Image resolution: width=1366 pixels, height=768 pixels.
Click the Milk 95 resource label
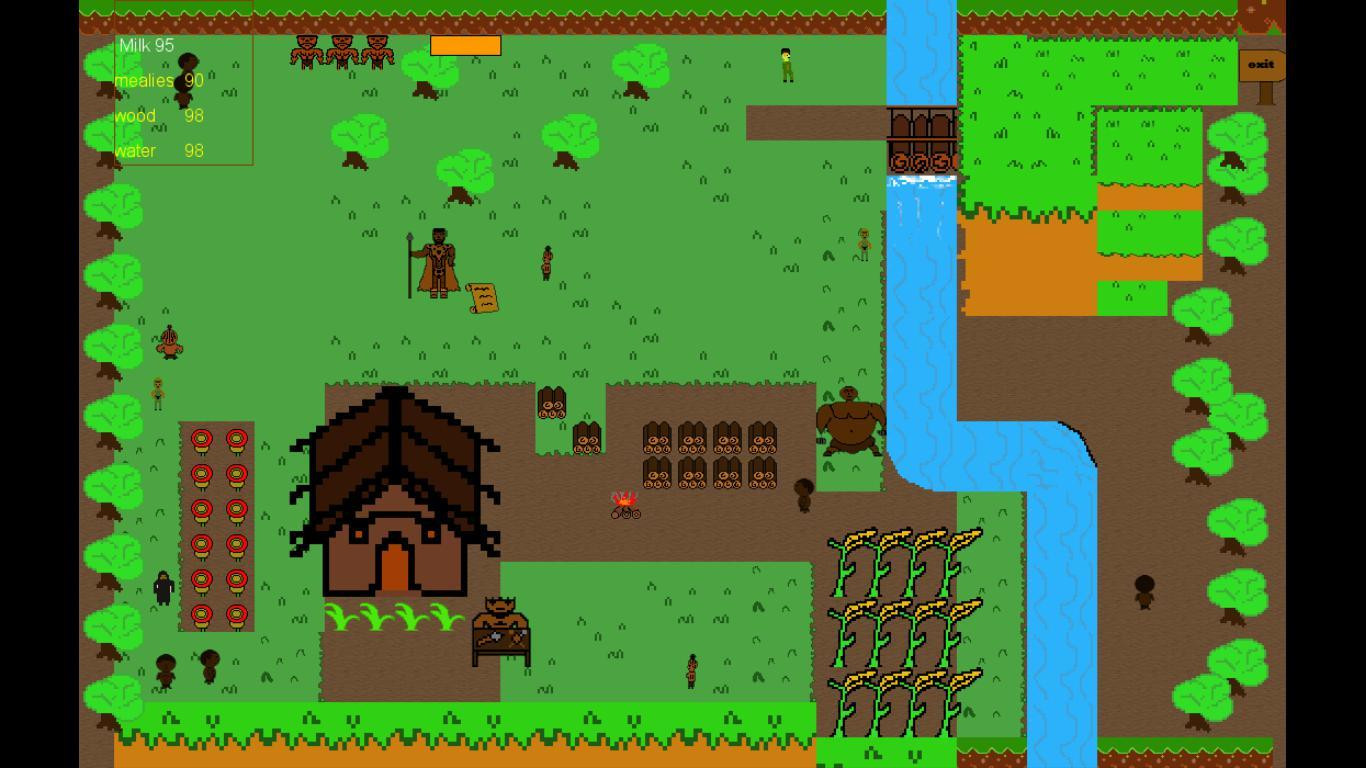[x=146, y=45]
